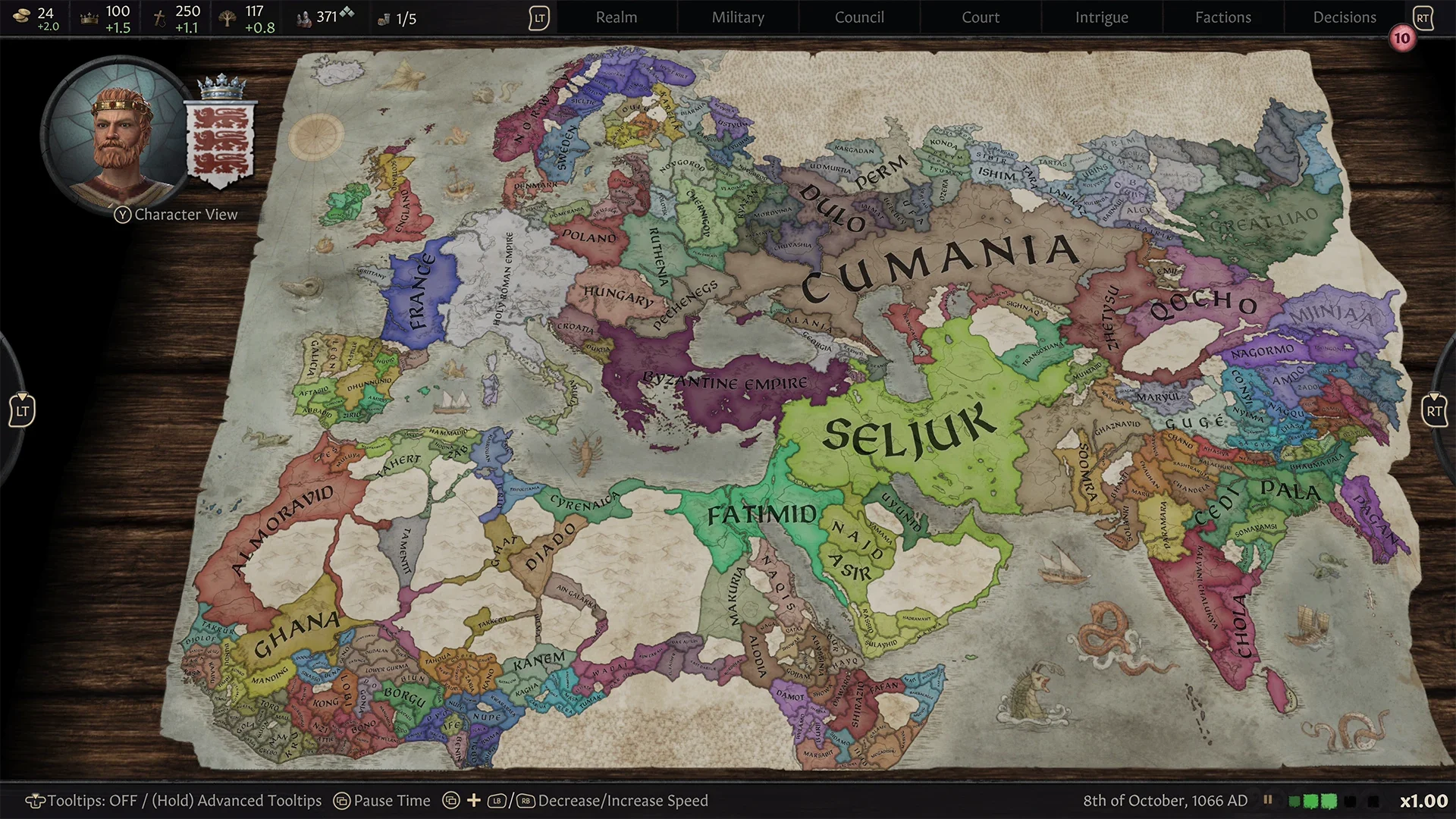Viewport: 1456px width, 819px height.
Task: Switch to the Military tab
Action: [736, 17]
